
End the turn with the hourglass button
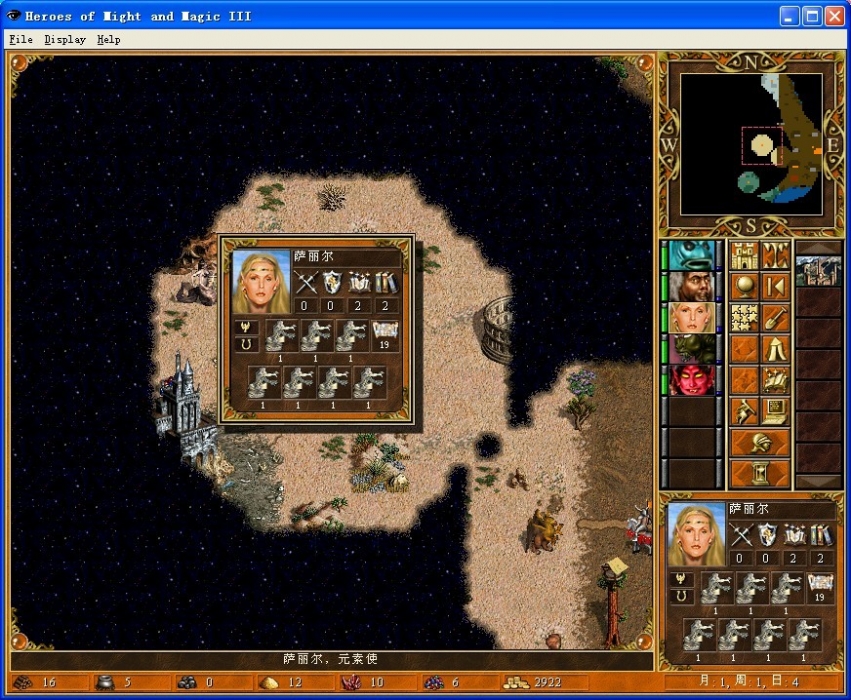click(x=760, y=473)
